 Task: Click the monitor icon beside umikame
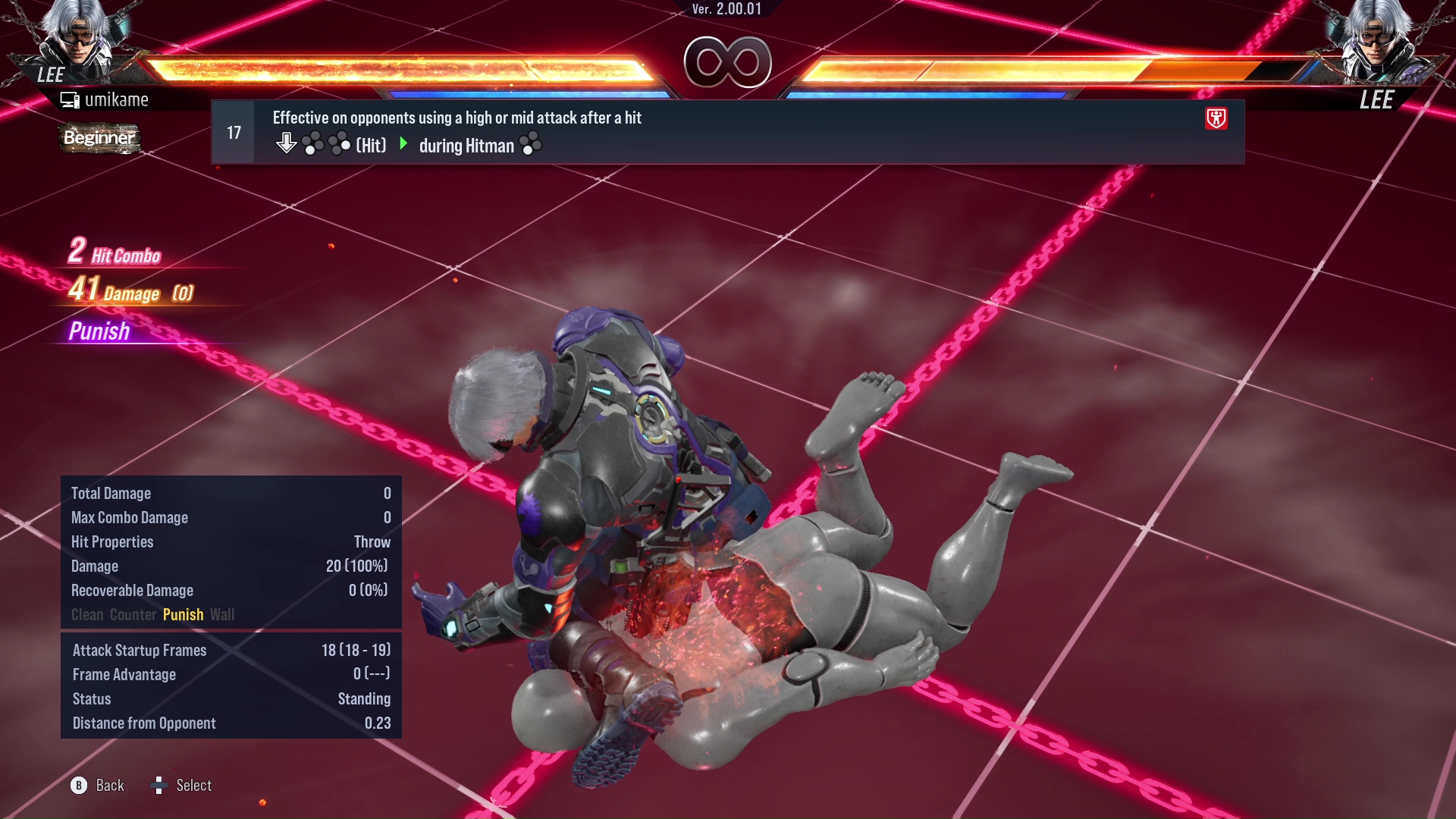[x=70, y=99]
